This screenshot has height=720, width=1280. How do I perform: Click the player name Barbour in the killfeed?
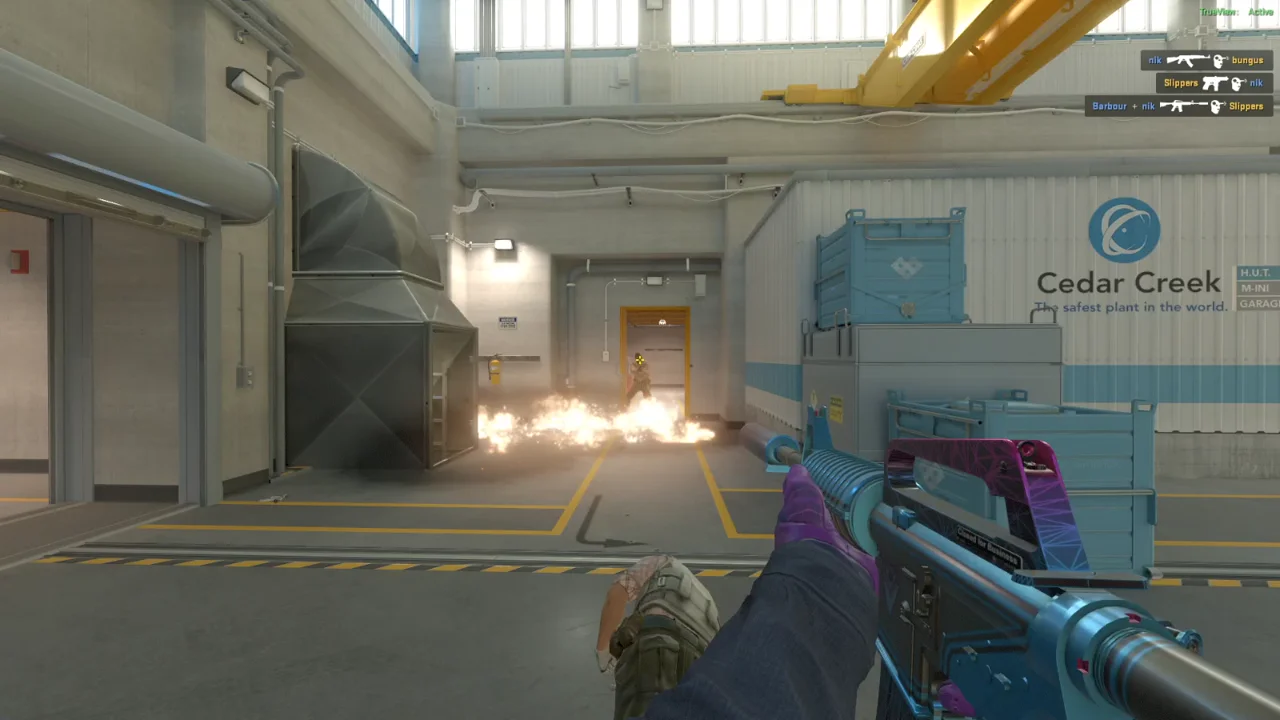coord(1110,106)
